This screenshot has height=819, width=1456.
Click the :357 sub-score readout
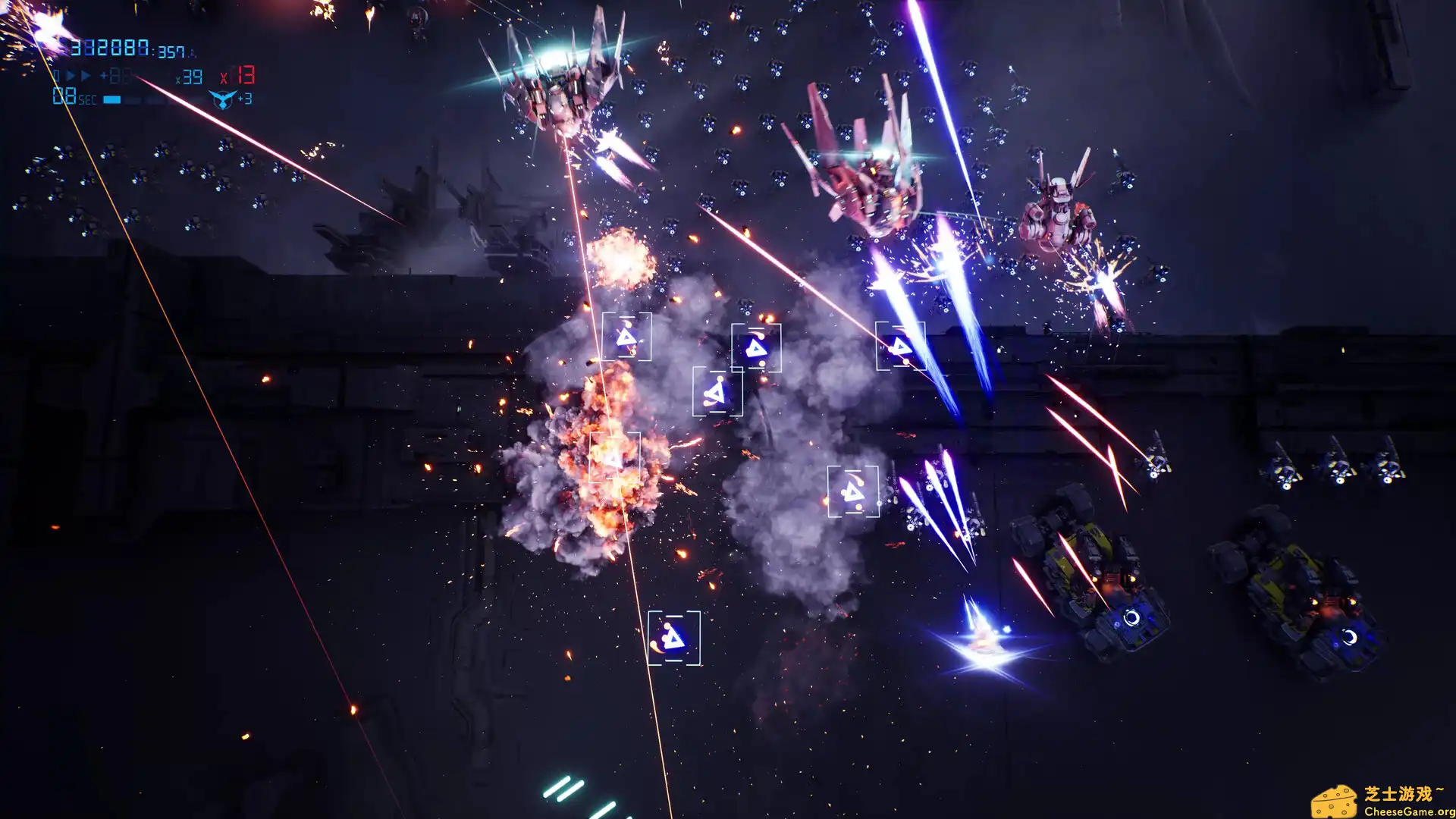(170, 52)
